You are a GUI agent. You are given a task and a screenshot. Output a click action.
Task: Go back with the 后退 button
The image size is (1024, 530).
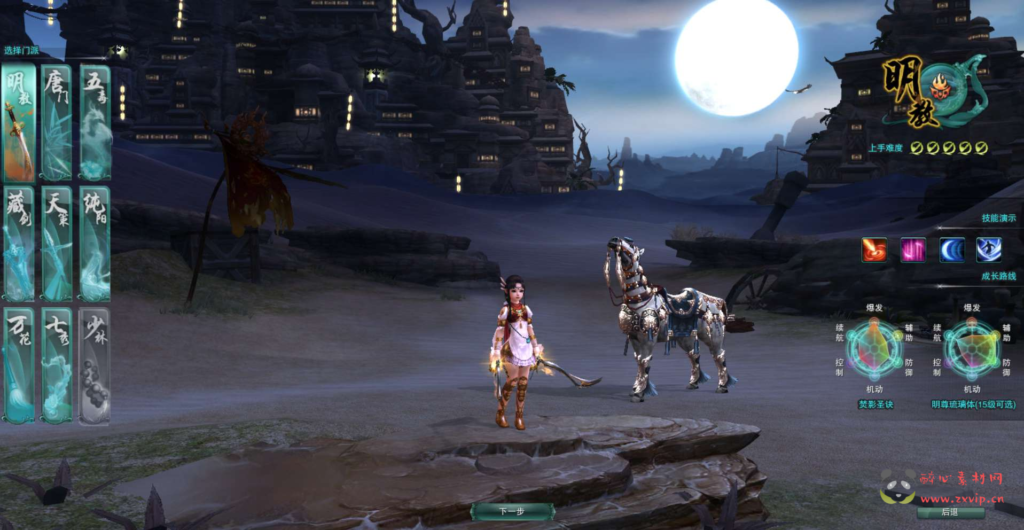tap(950, 512)
